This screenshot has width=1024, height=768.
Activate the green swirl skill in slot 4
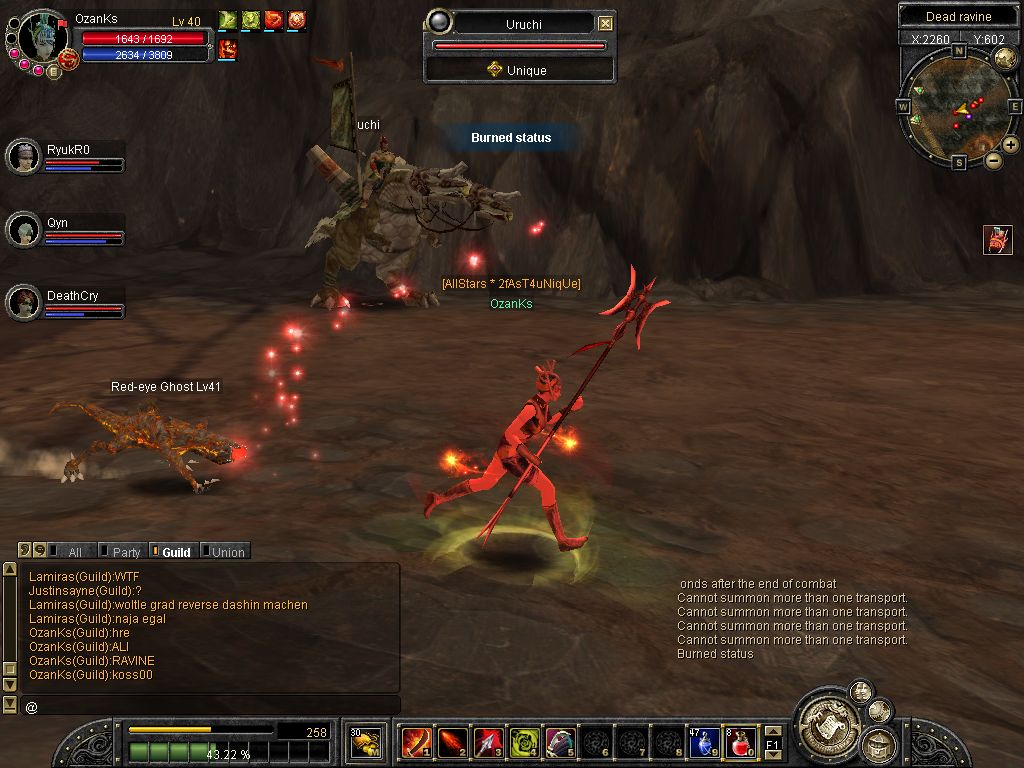click(x=524, y=742)
